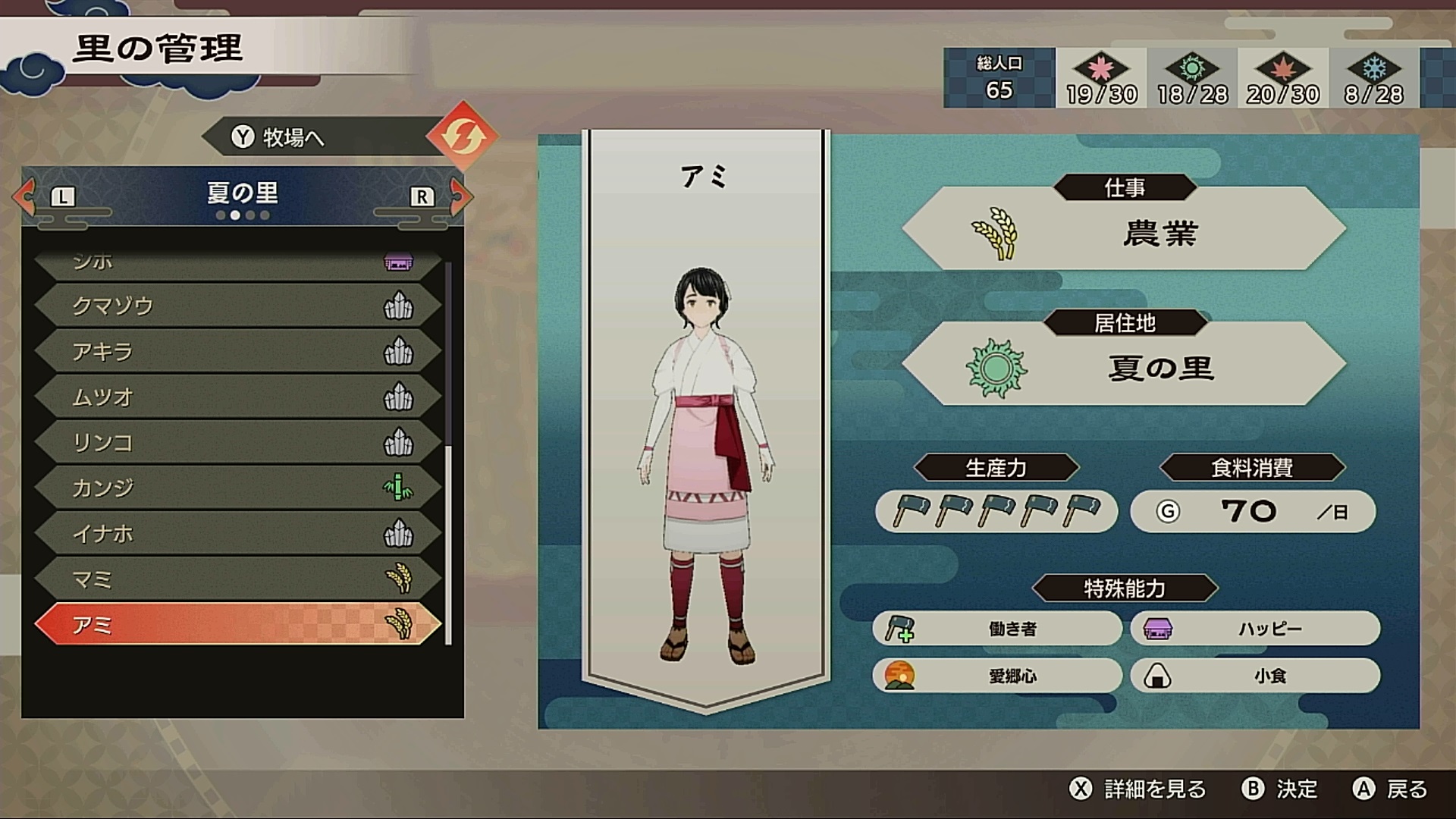Select カンジ with the bamboo job icon
Screen dimensions: 1456x819
pos(235,488)
